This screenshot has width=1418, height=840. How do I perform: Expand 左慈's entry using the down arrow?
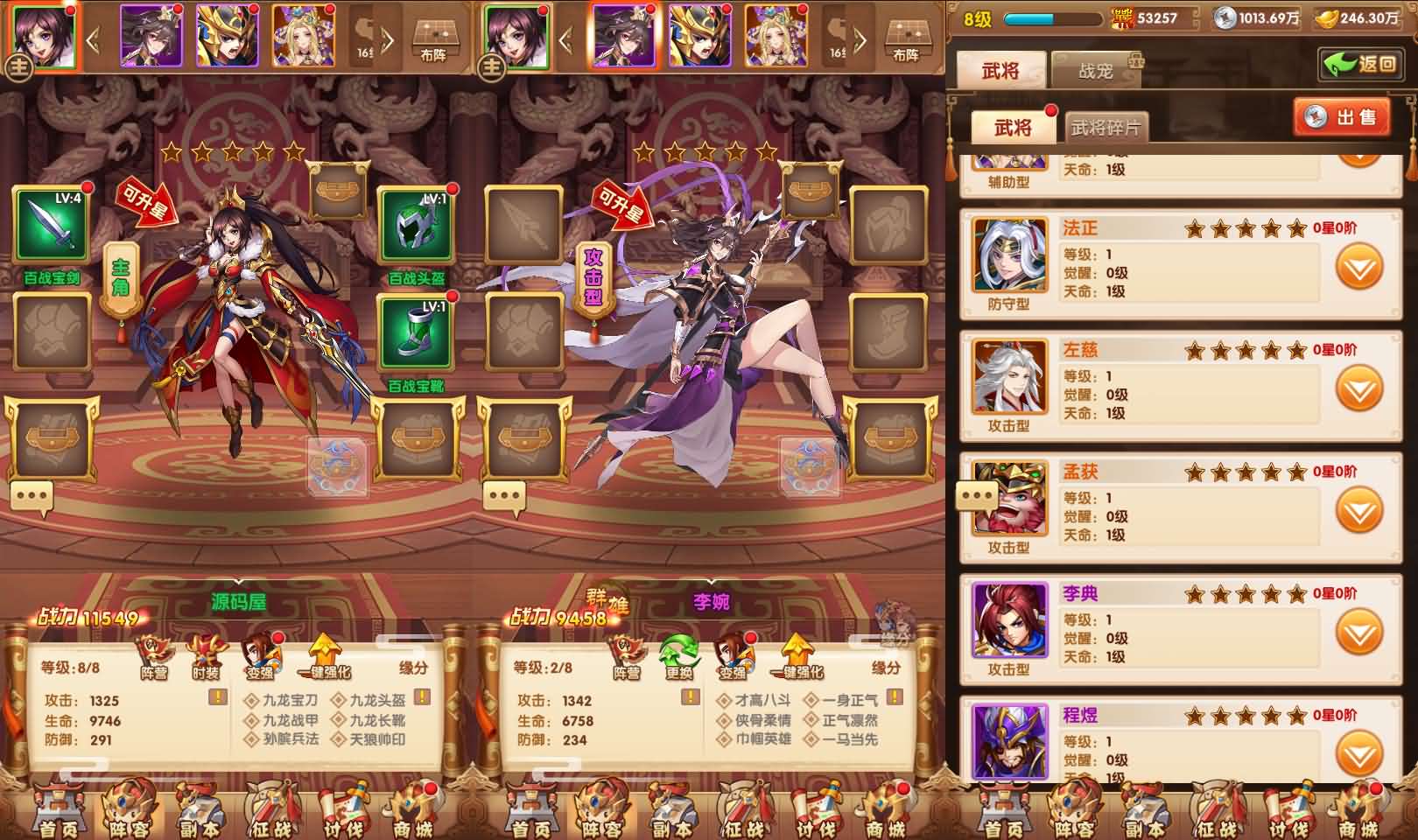(x=1358, y=383)
